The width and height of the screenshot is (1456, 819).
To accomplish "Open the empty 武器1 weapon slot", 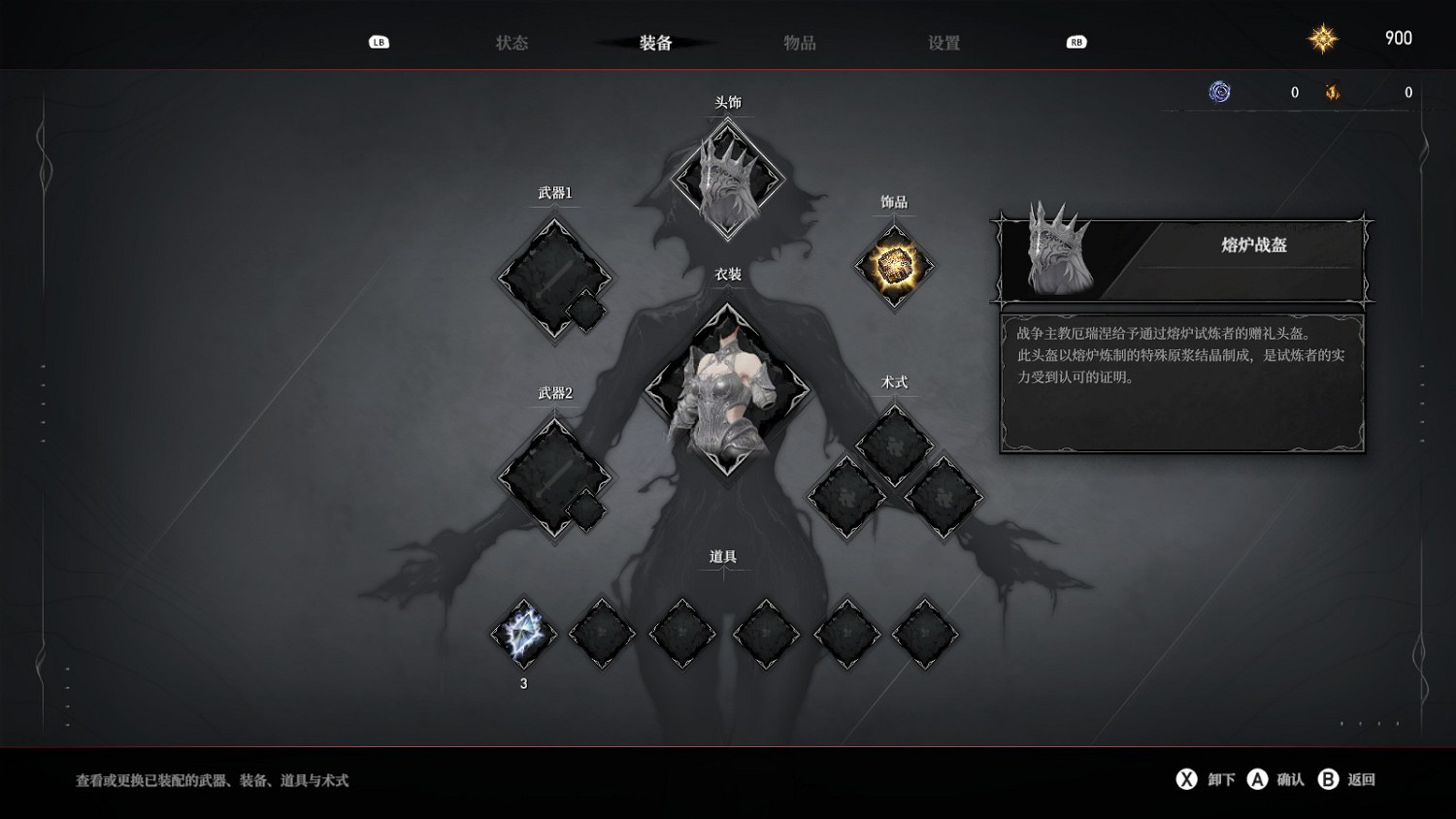I will pyautogui.click(x=553, y=279).
